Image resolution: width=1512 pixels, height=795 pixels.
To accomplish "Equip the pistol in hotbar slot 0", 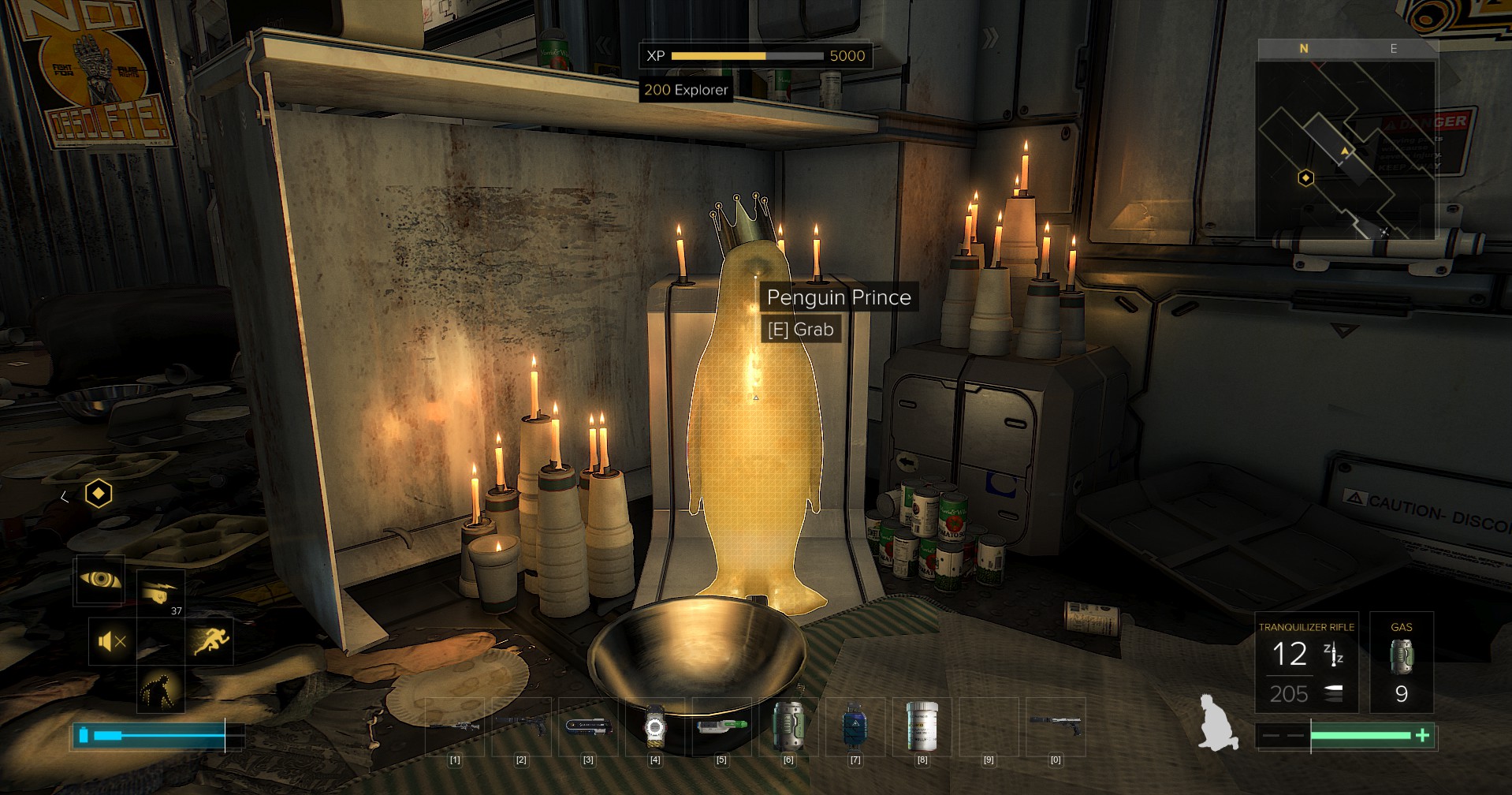I will pos(1056,726).
